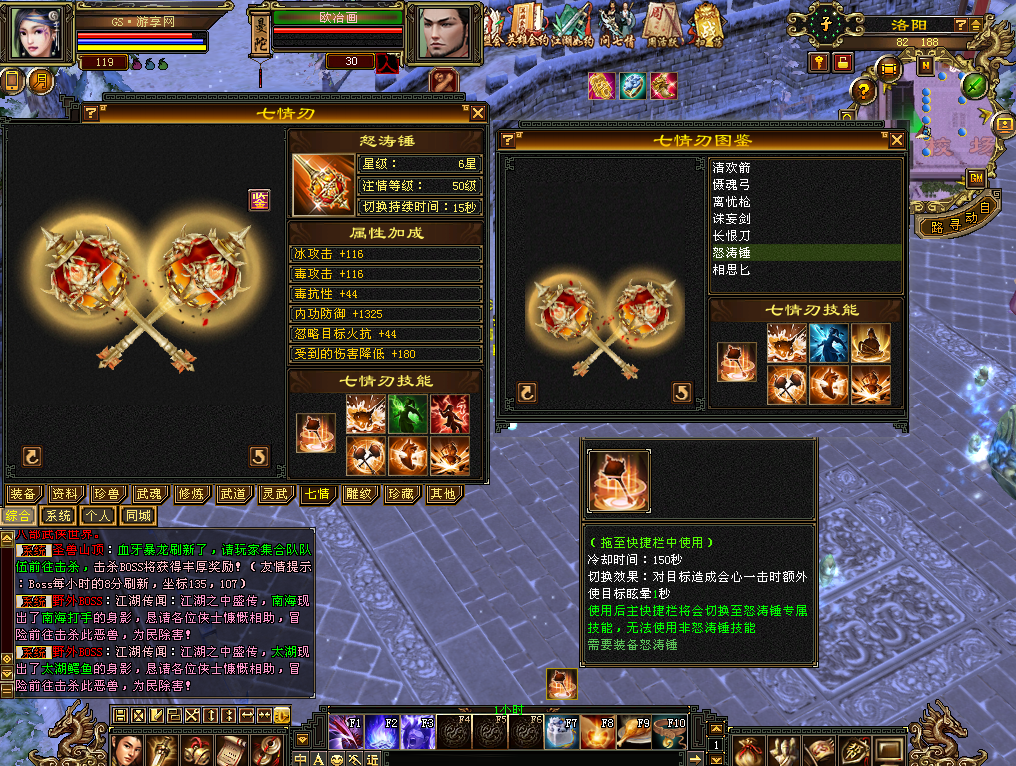This screenshot has width=1016, height=766.
Task: Open the 珍兽 tab
Action: point(108,494)
